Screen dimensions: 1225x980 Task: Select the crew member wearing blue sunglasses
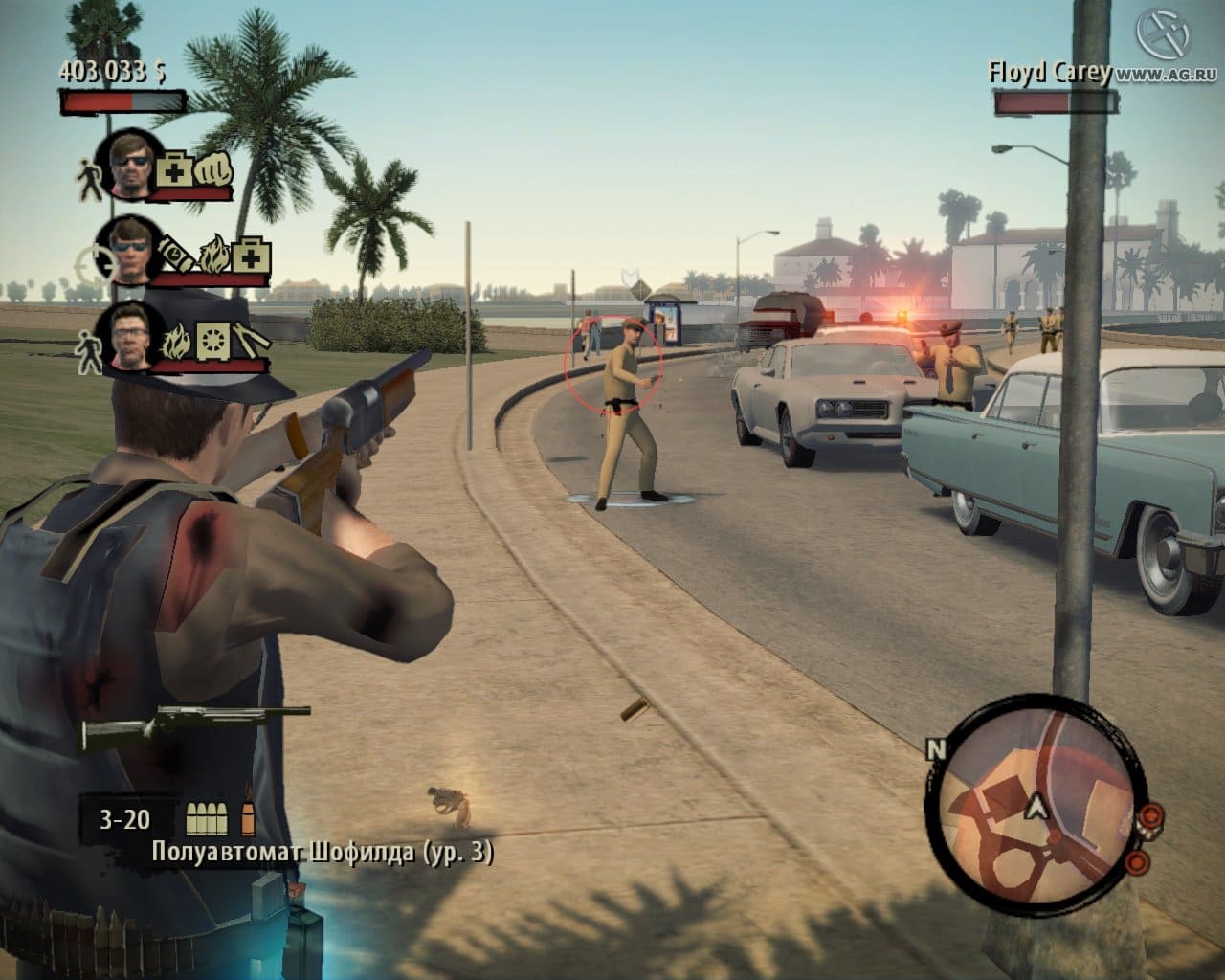[x=132, y=251]
